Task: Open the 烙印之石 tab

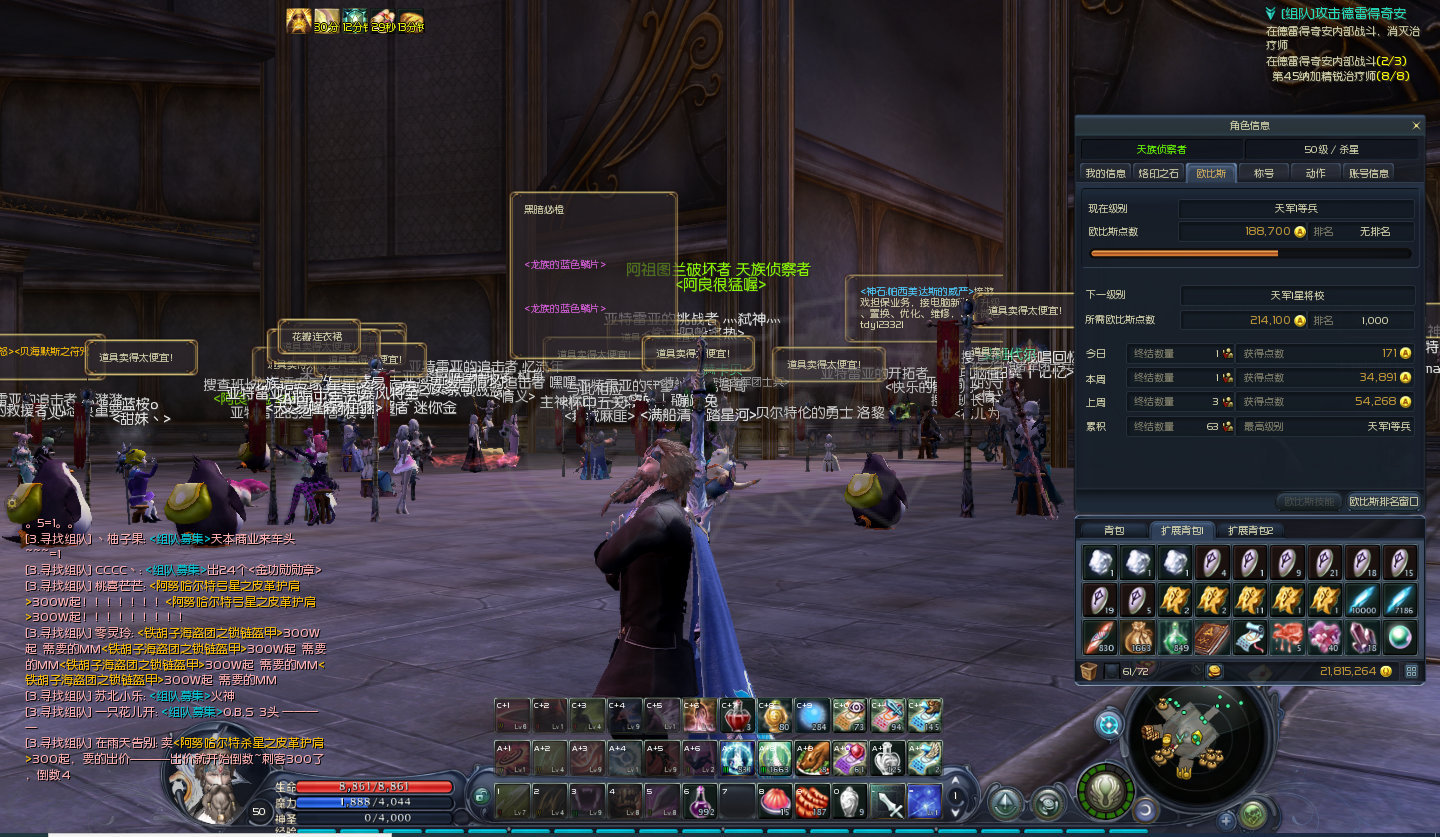Action: [x=1159, y=173]
